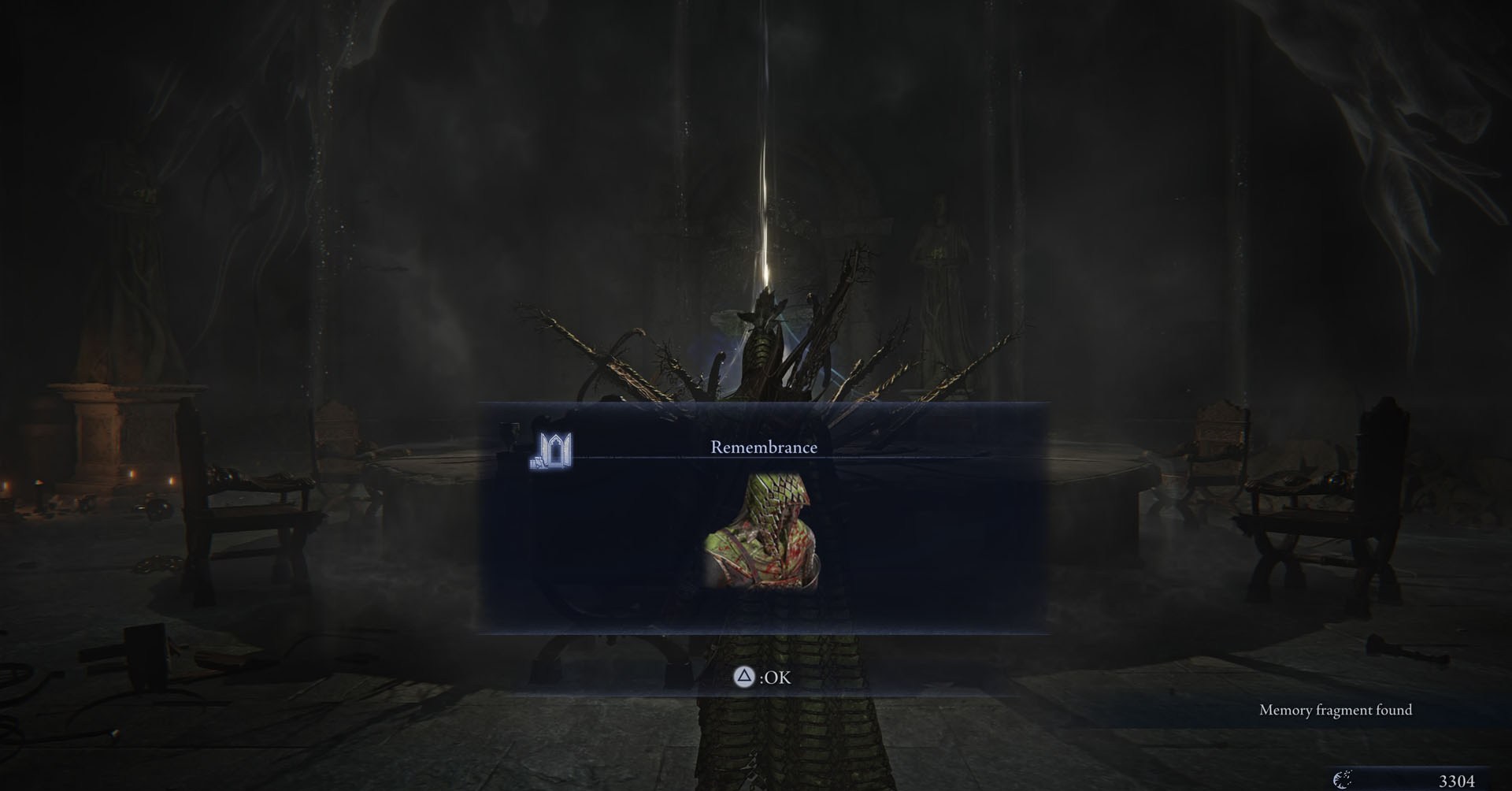
Task: Click the OK text in the prompt bar
Action: click(x=776, y=676)
